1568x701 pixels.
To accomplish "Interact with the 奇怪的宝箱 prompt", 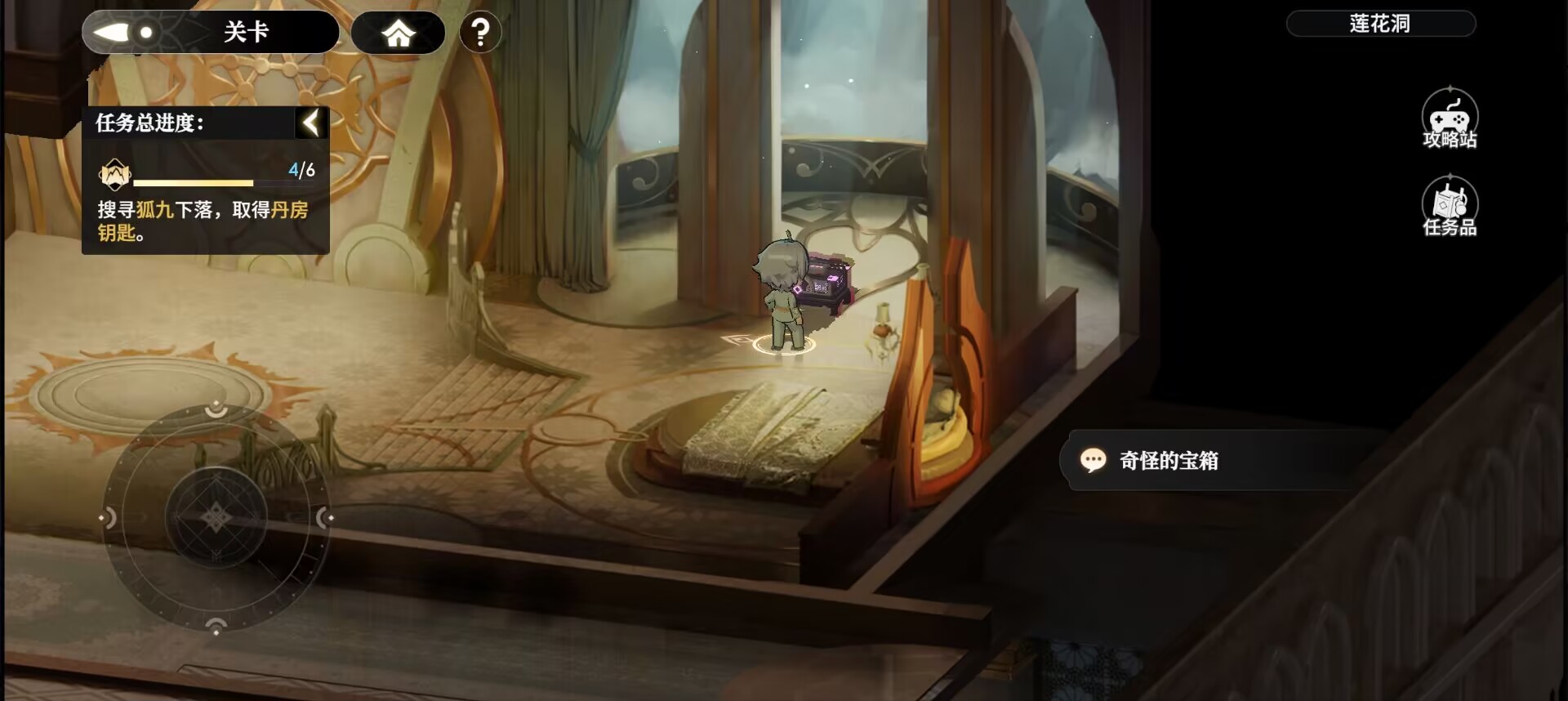I will pos(1168,461).
